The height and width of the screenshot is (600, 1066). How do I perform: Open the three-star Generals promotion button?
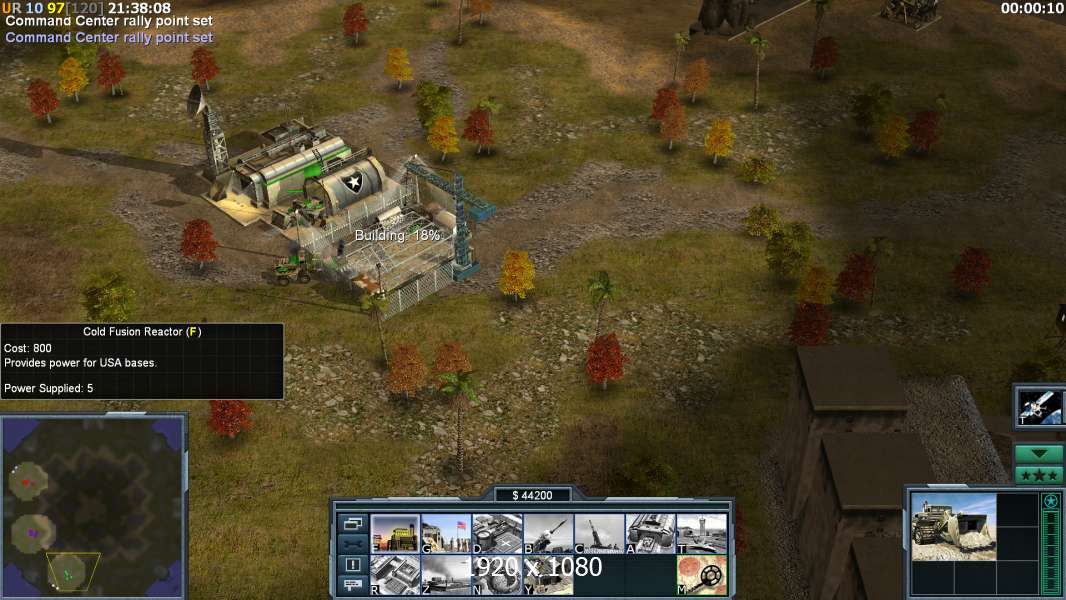pyautogui.click(x=1039, y=475)
